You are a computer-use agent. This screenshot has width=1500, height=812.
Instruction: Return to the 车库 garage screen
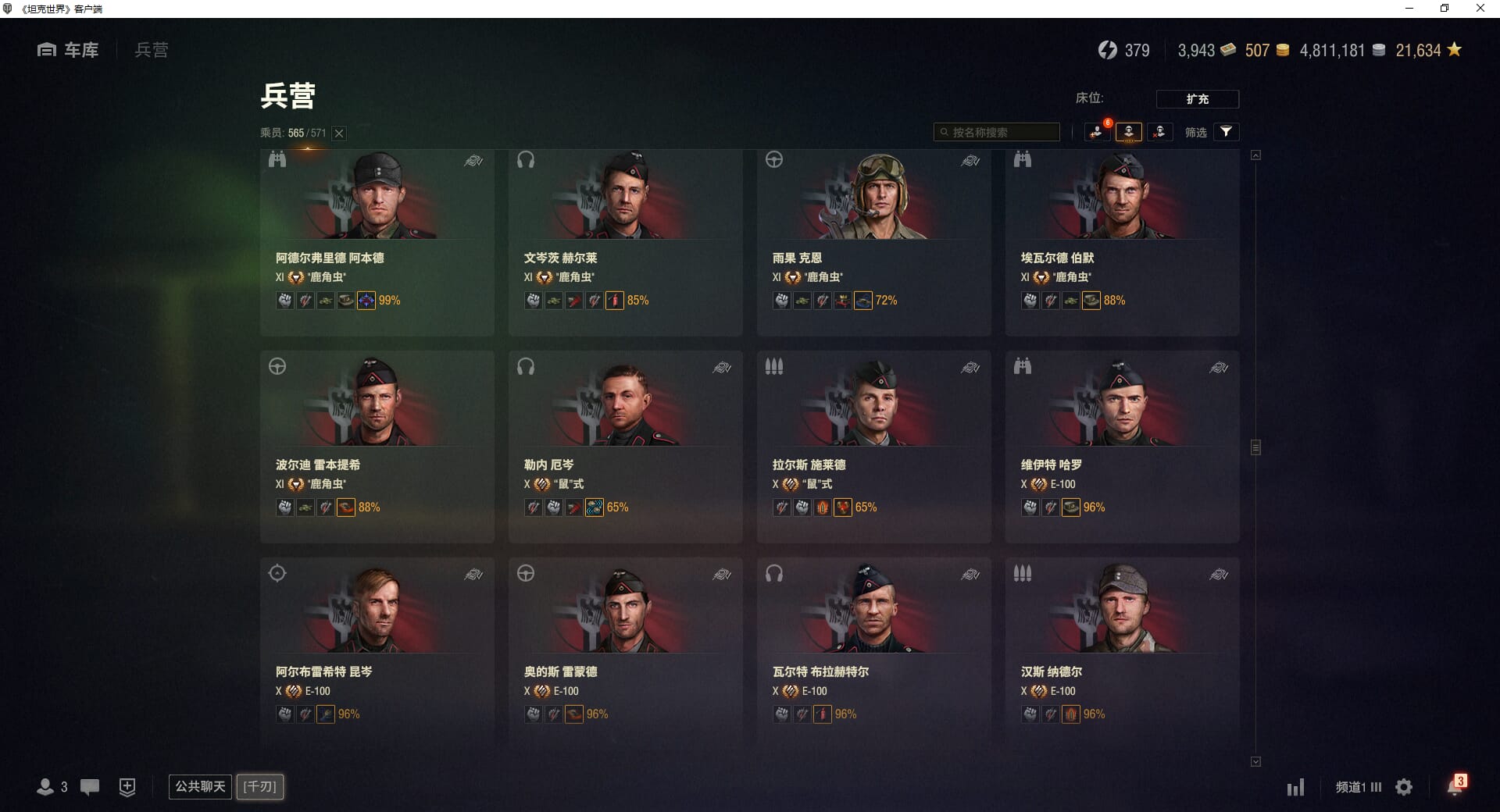69,50
